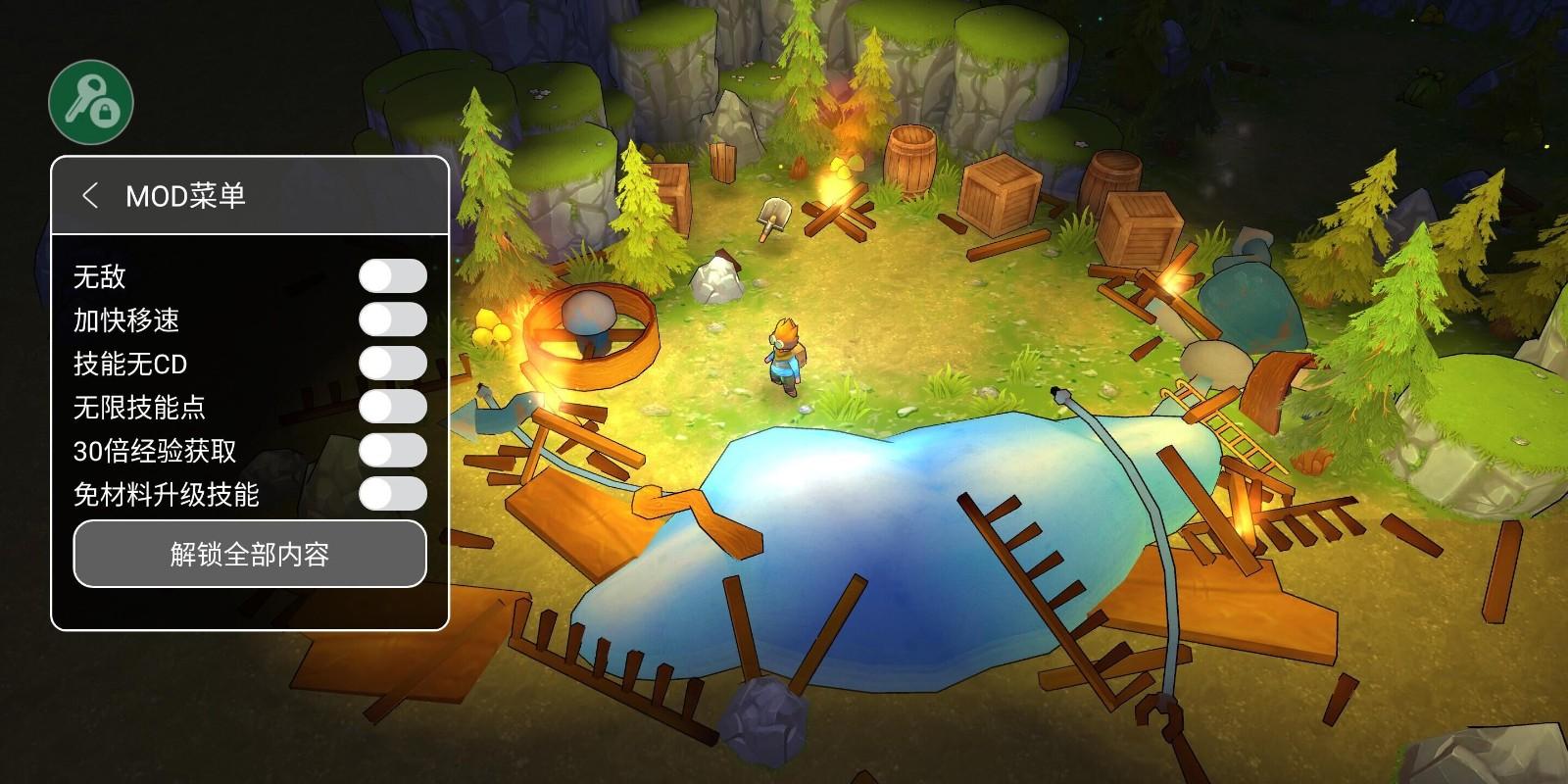The width and height of the screenshot is (1568, 784).
Task: Click the back arrow on the MOD menu
Action: coord(93,194)
